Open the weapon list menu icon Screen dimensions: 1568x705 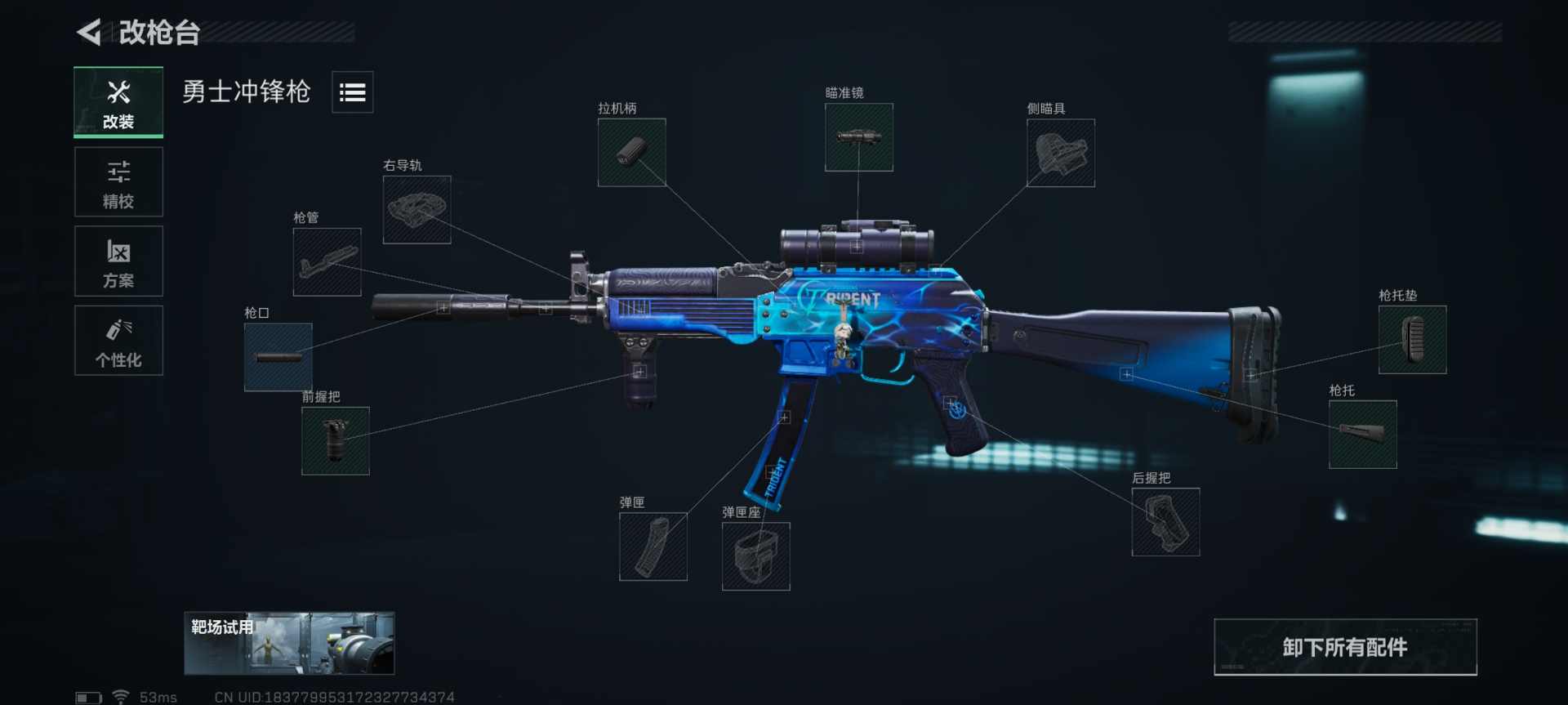pos(352,92)
